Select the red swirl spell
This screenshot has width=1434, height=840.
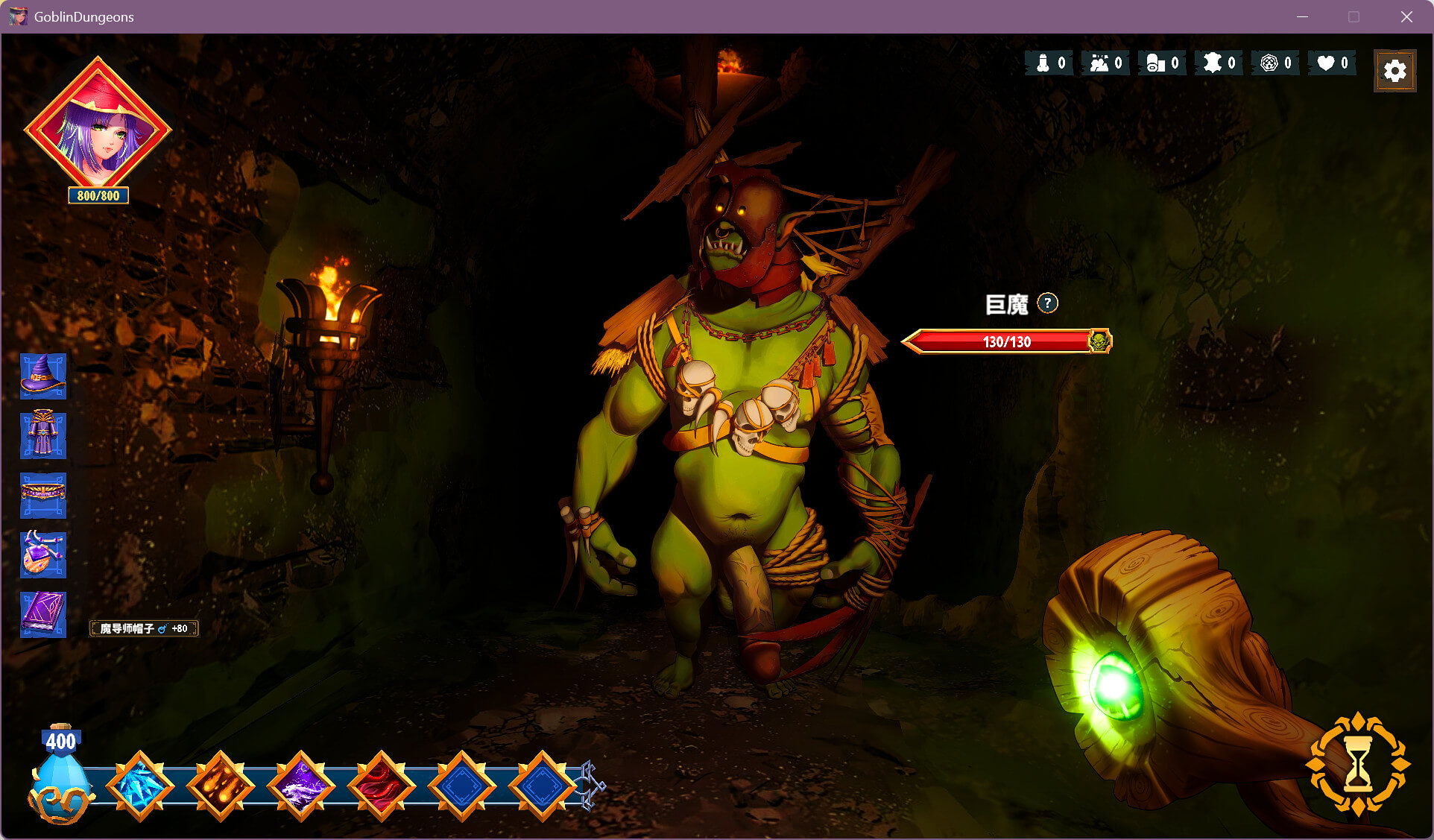click(x=382, y=786)
